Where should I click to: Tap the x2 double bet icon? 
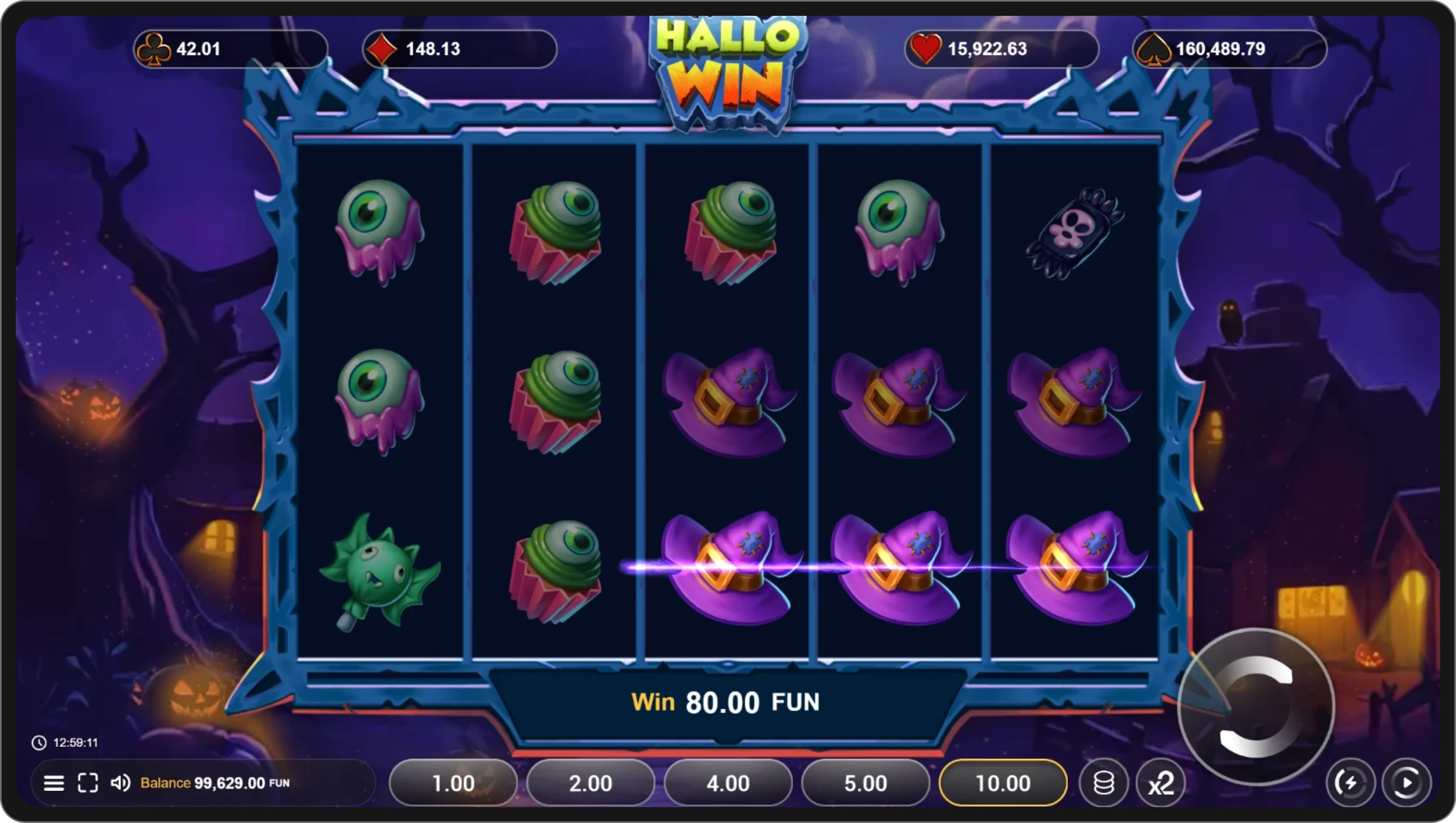pyautogui.click(x=1160, y=783)
